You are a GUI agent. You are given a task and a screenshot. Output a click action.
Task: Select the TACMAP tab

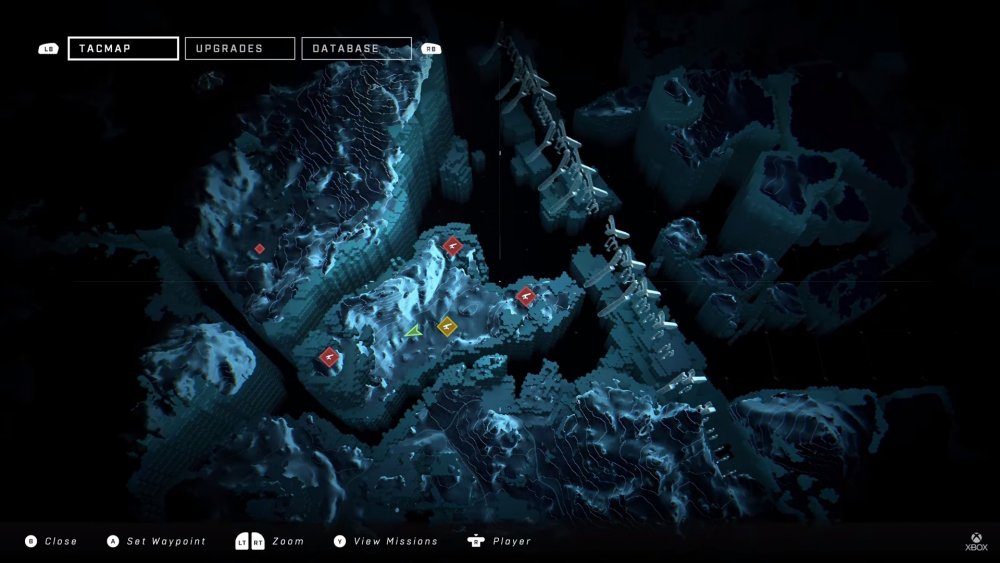tap(123, 48)
